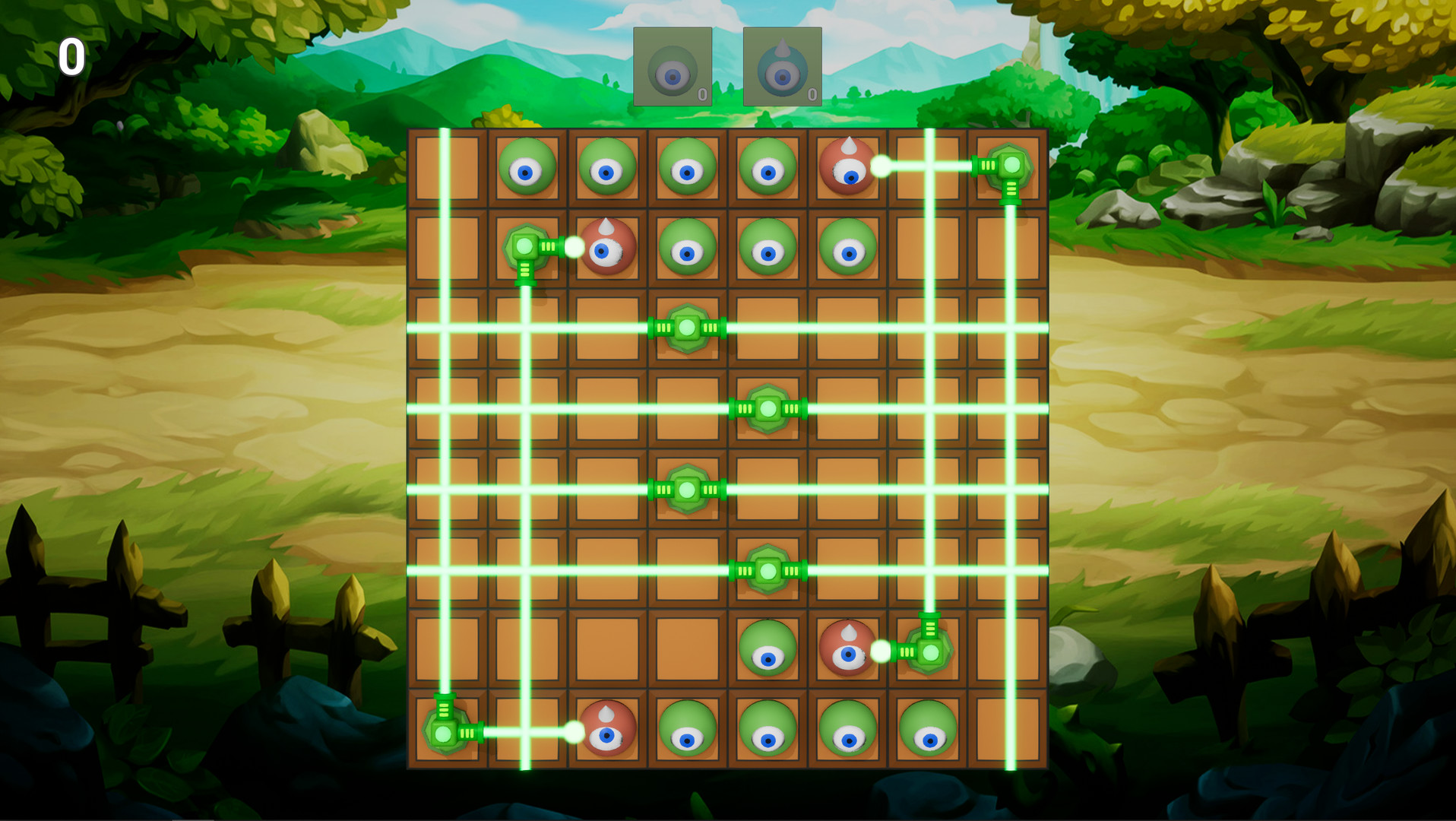Select the laser turret at the top-right edge
The image size is (1456, 821).
point(1011,166)
